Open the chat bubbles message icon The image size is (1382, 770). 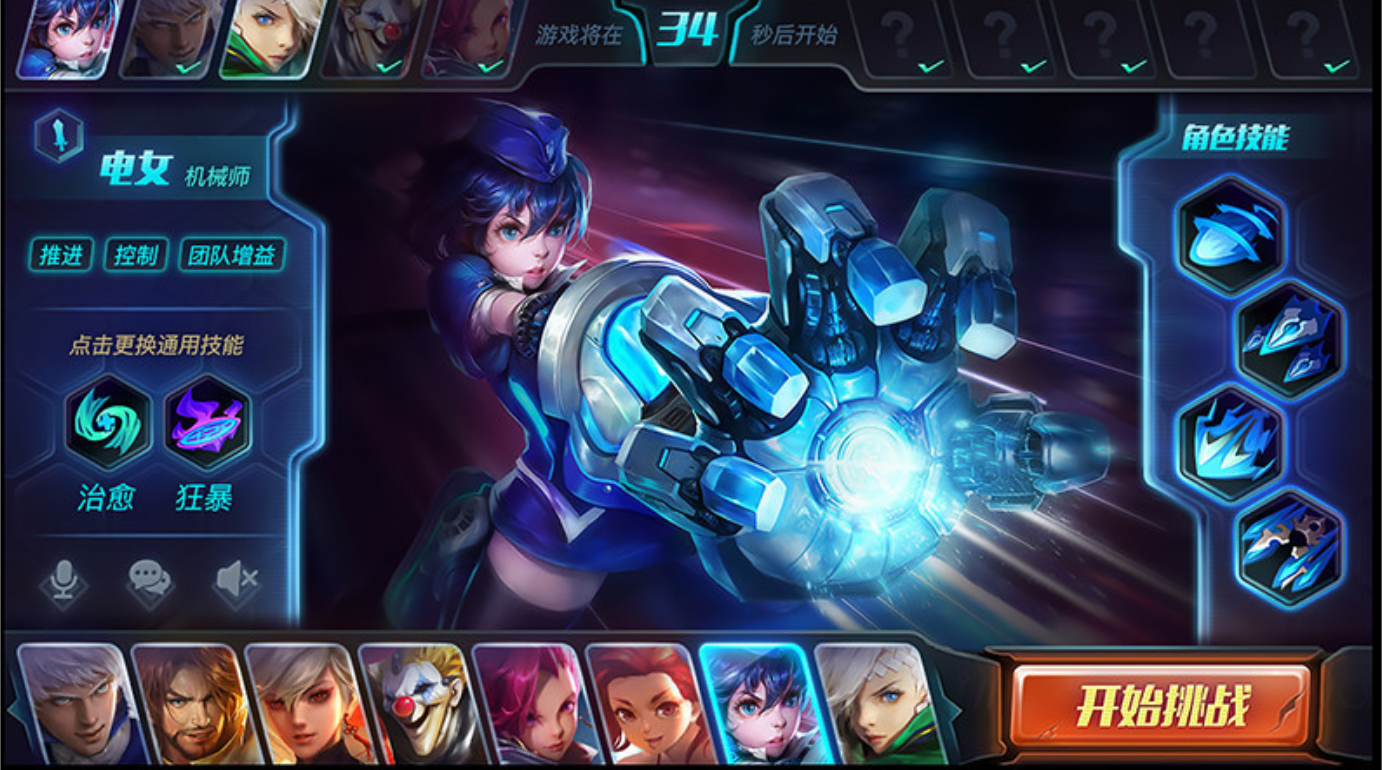point(150,580)
